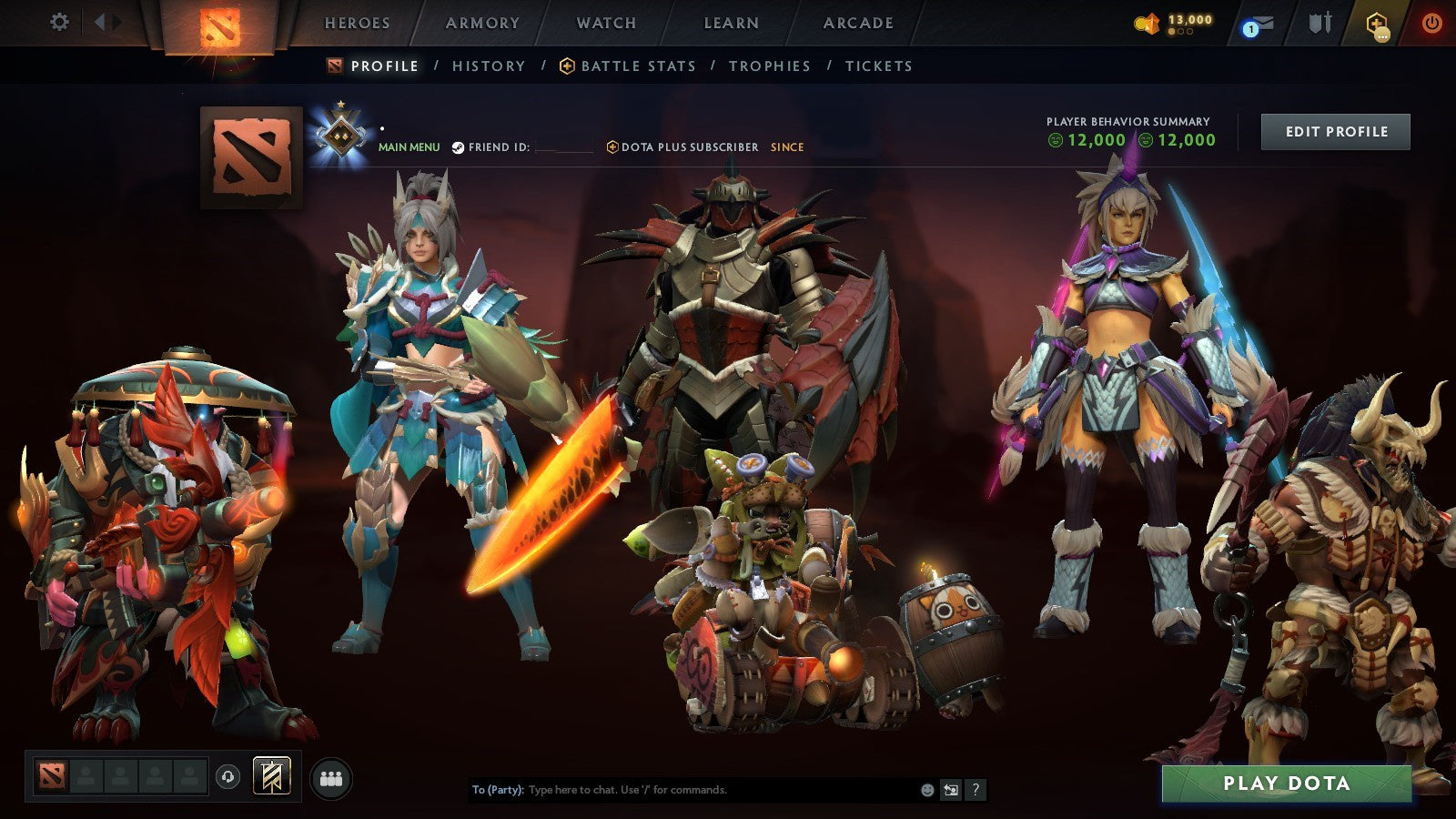
Task: Click the question mark help icon near chat
Action: click(x=976, y=790)
